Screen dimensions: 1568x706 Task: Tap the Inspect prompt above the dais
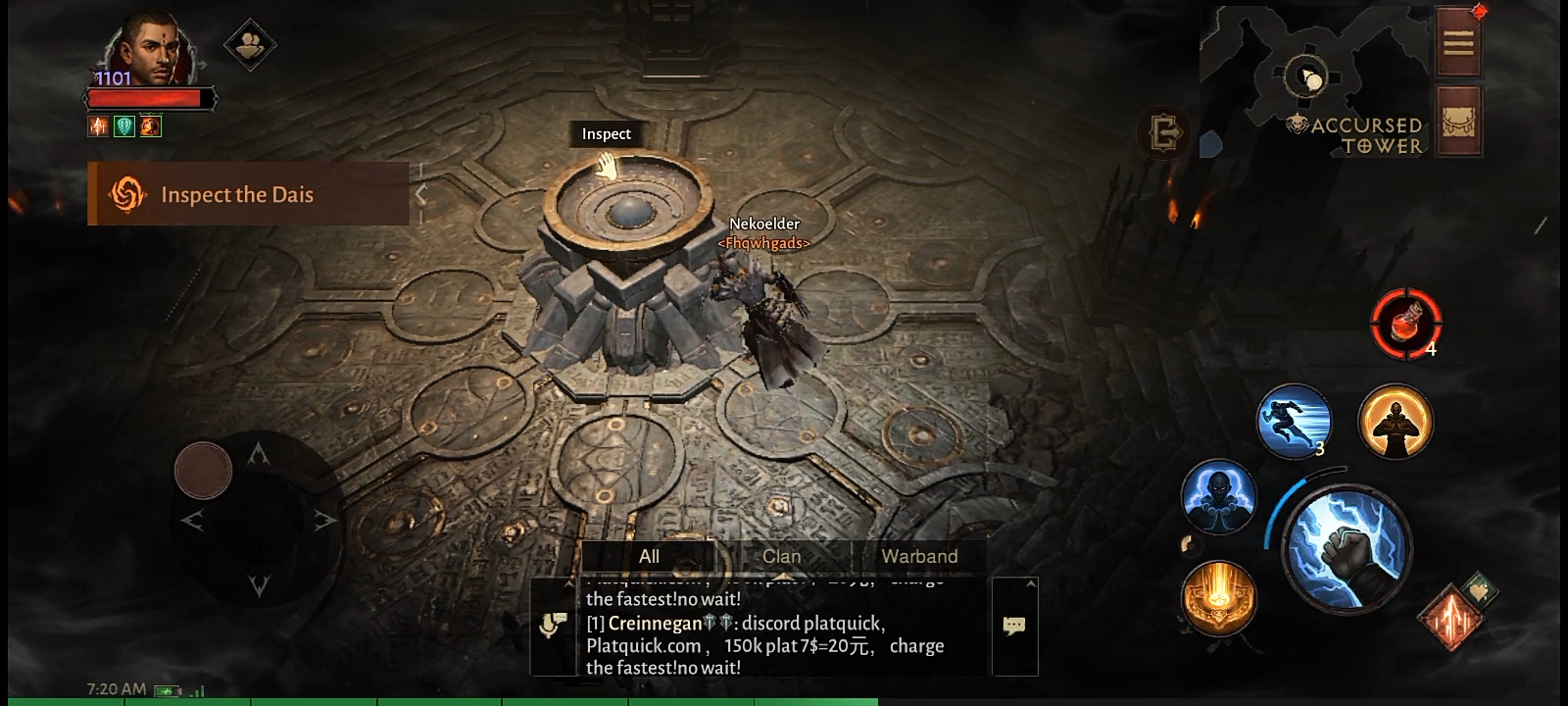coord(607,134)
